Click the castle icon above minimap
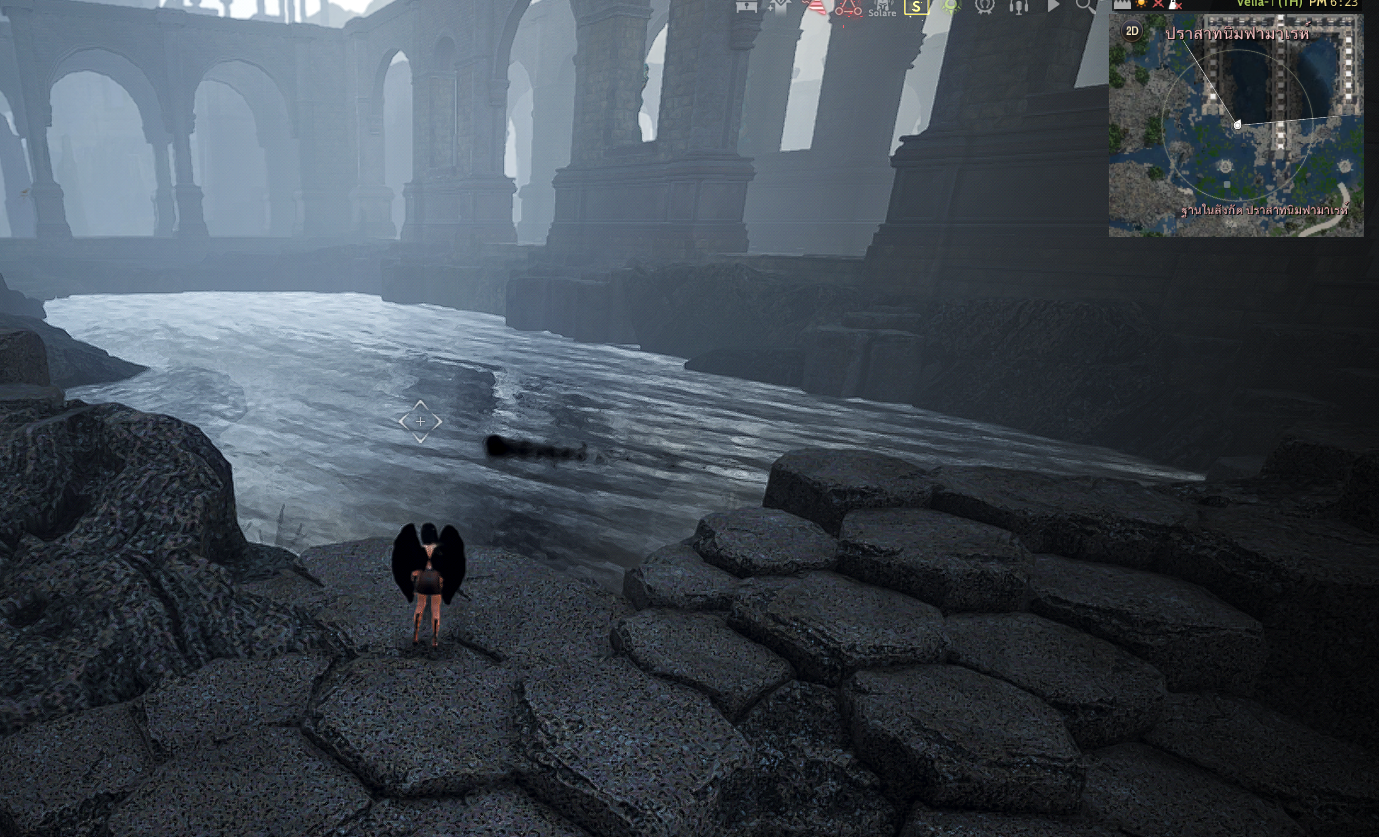Image resolution: width=1379 pixels, height=837 pixels. tap(1122, 4)
